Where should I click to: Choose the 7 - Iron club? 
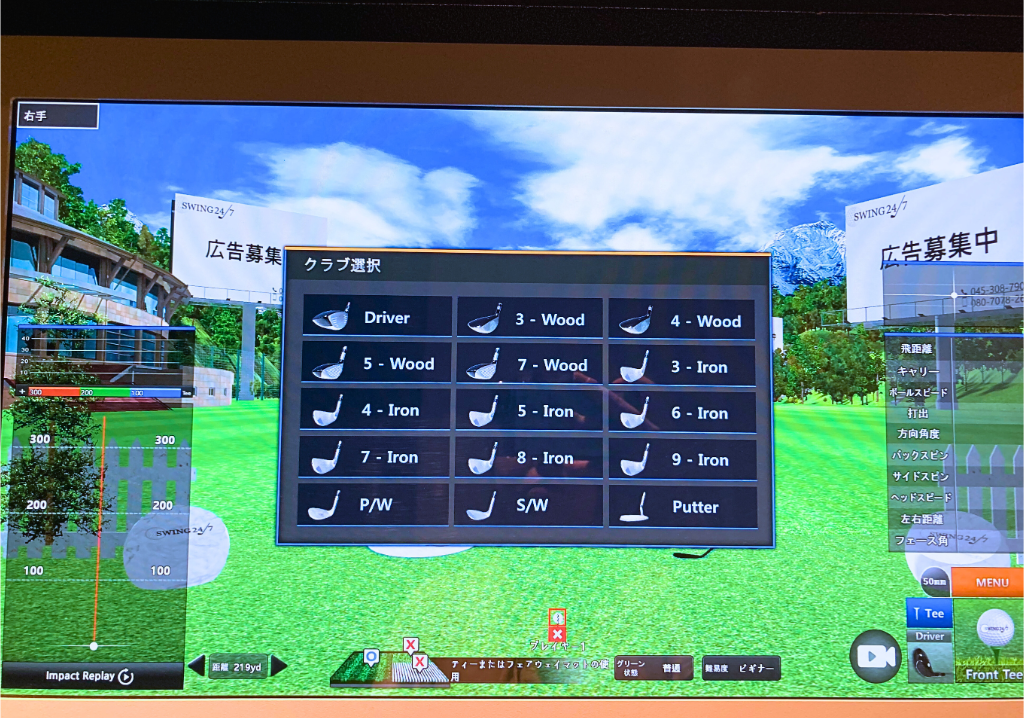[x=373, y=457]
